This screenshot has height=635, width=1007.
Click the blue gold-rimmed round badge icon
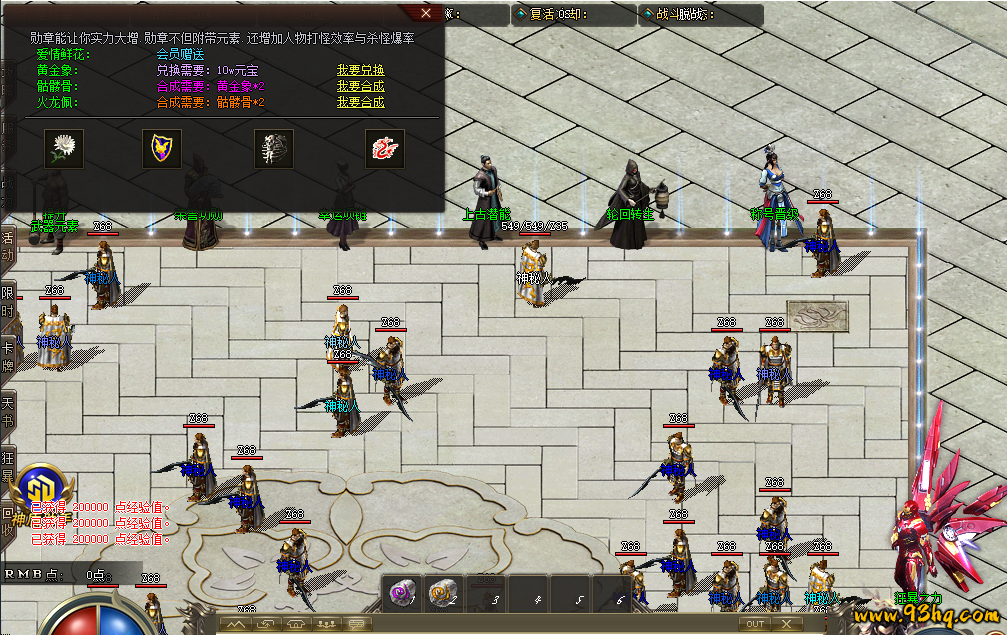coord(38,490)
